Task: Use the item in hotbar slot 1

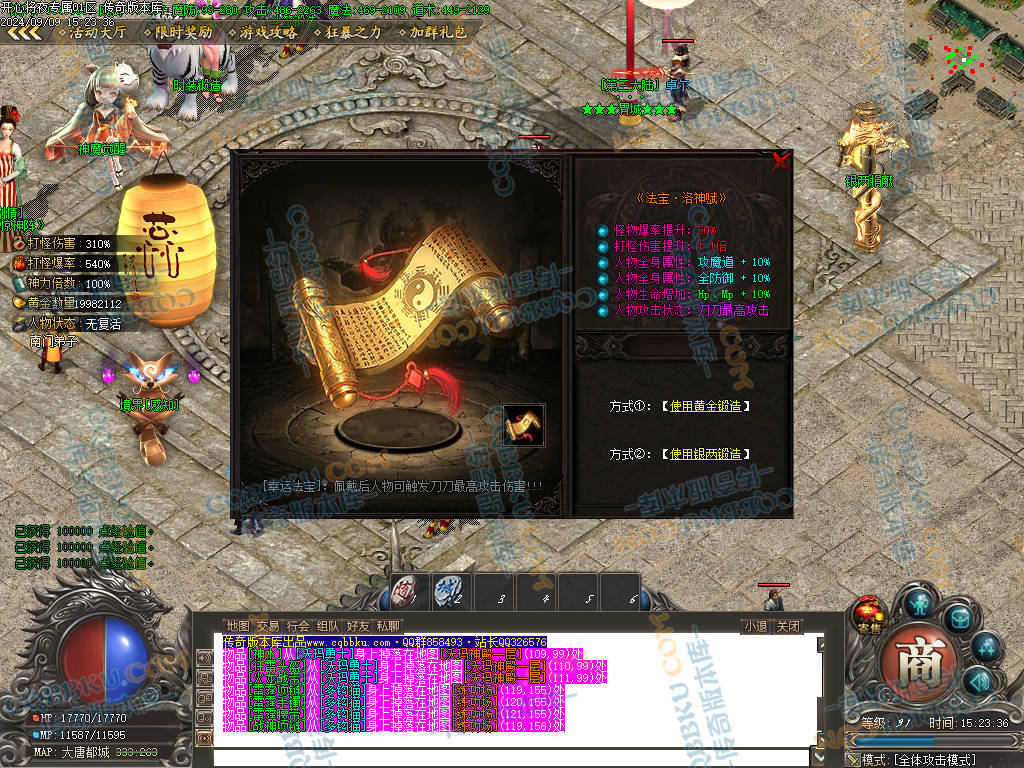Action: pos(408,592)
